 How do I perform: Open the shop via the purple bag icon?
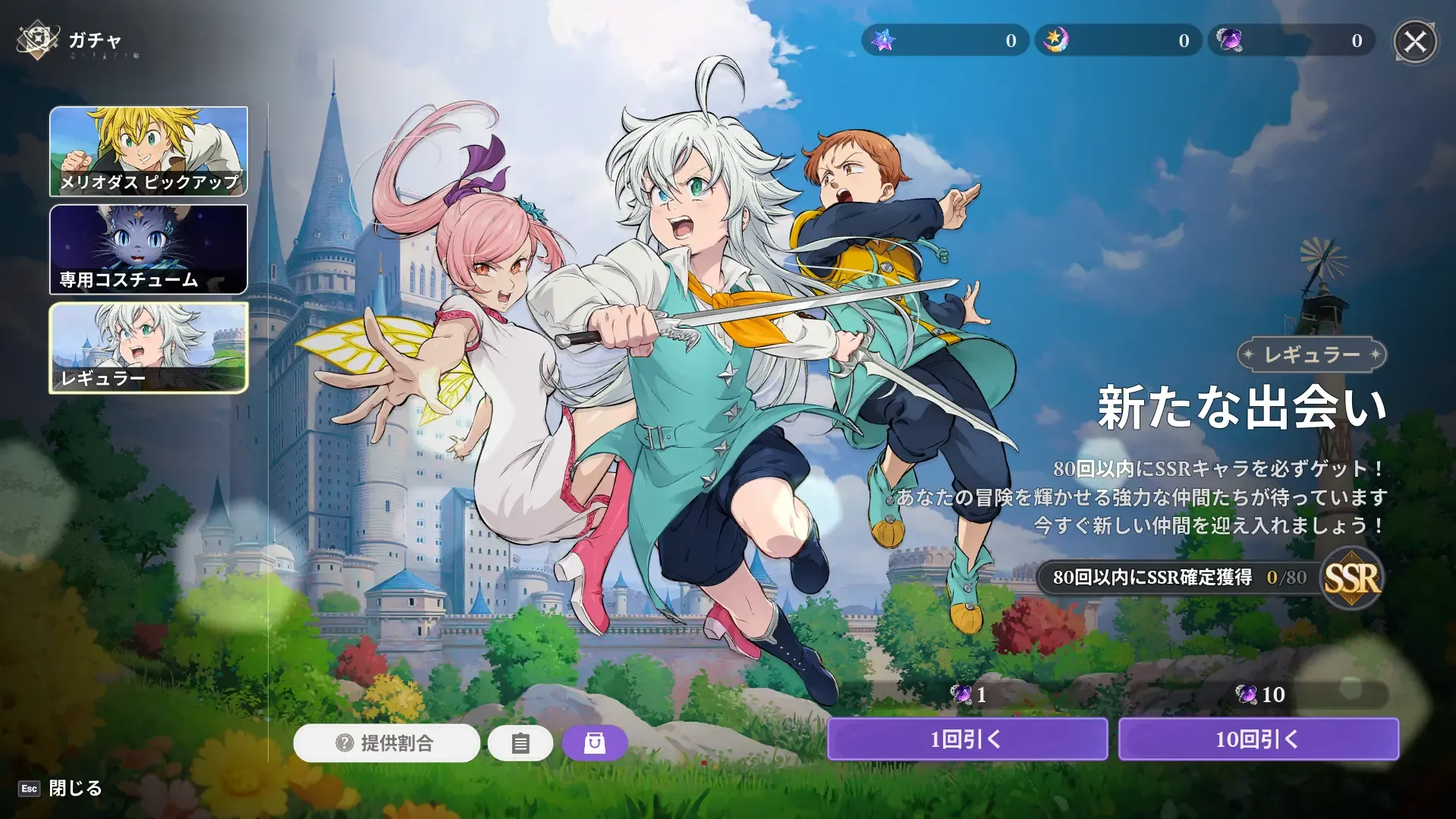[596, 743]
